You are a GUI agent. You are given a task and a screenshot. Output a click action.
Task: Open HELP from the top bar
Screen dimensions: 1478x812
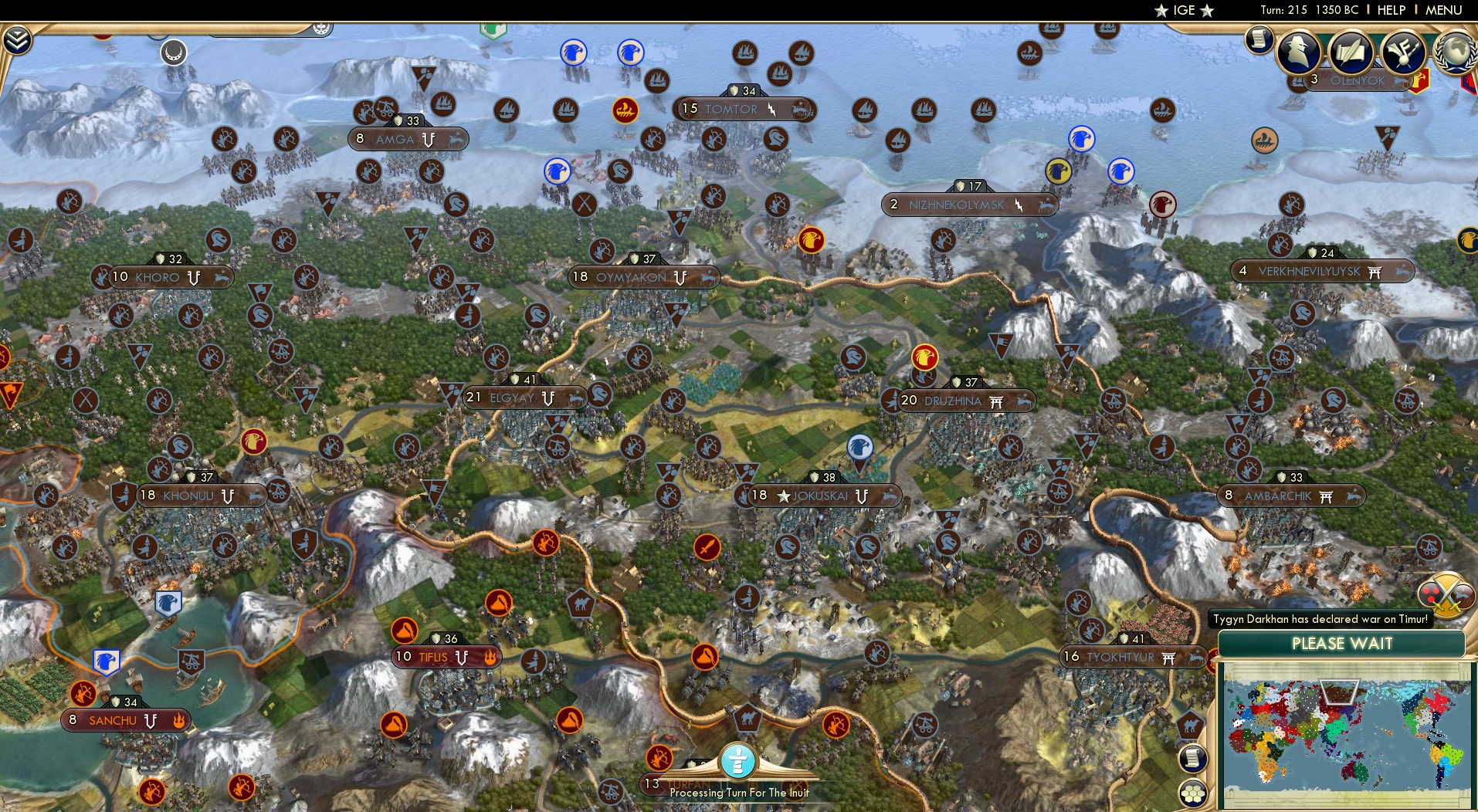[1390, 11]
